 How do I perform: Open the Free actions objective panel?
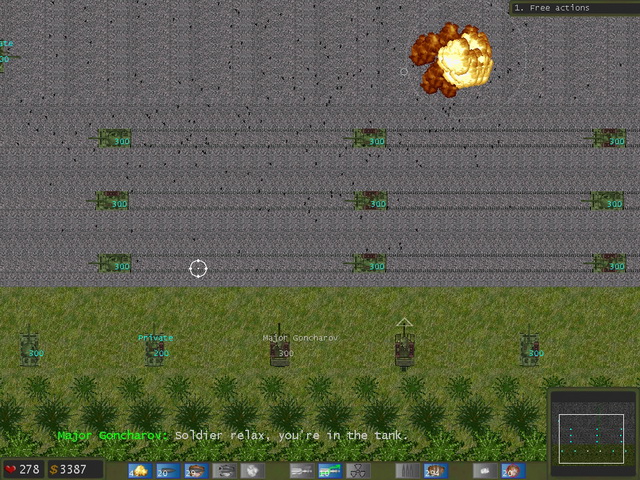point(572,8)
